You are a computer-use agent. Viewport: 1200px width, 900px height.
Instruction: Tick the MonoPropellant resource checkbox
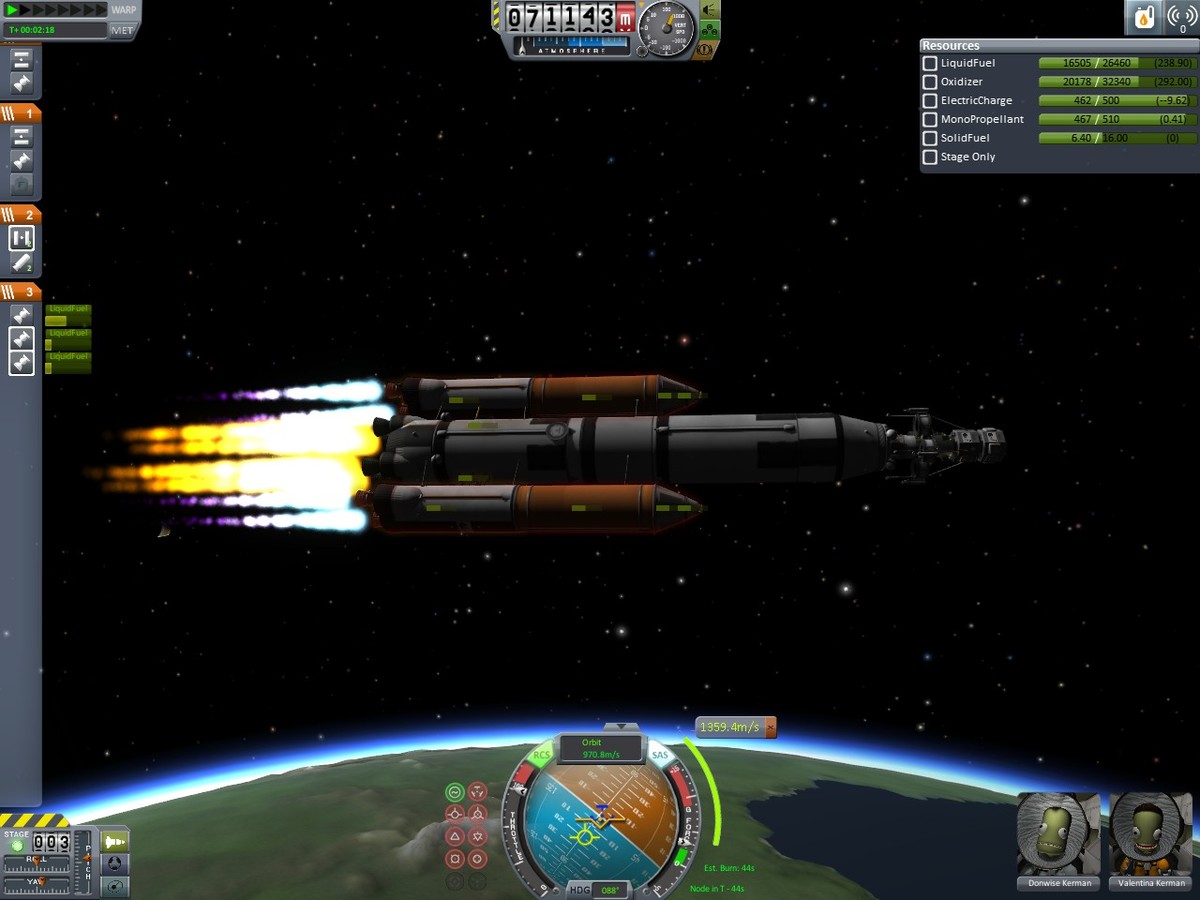[930, 120]
